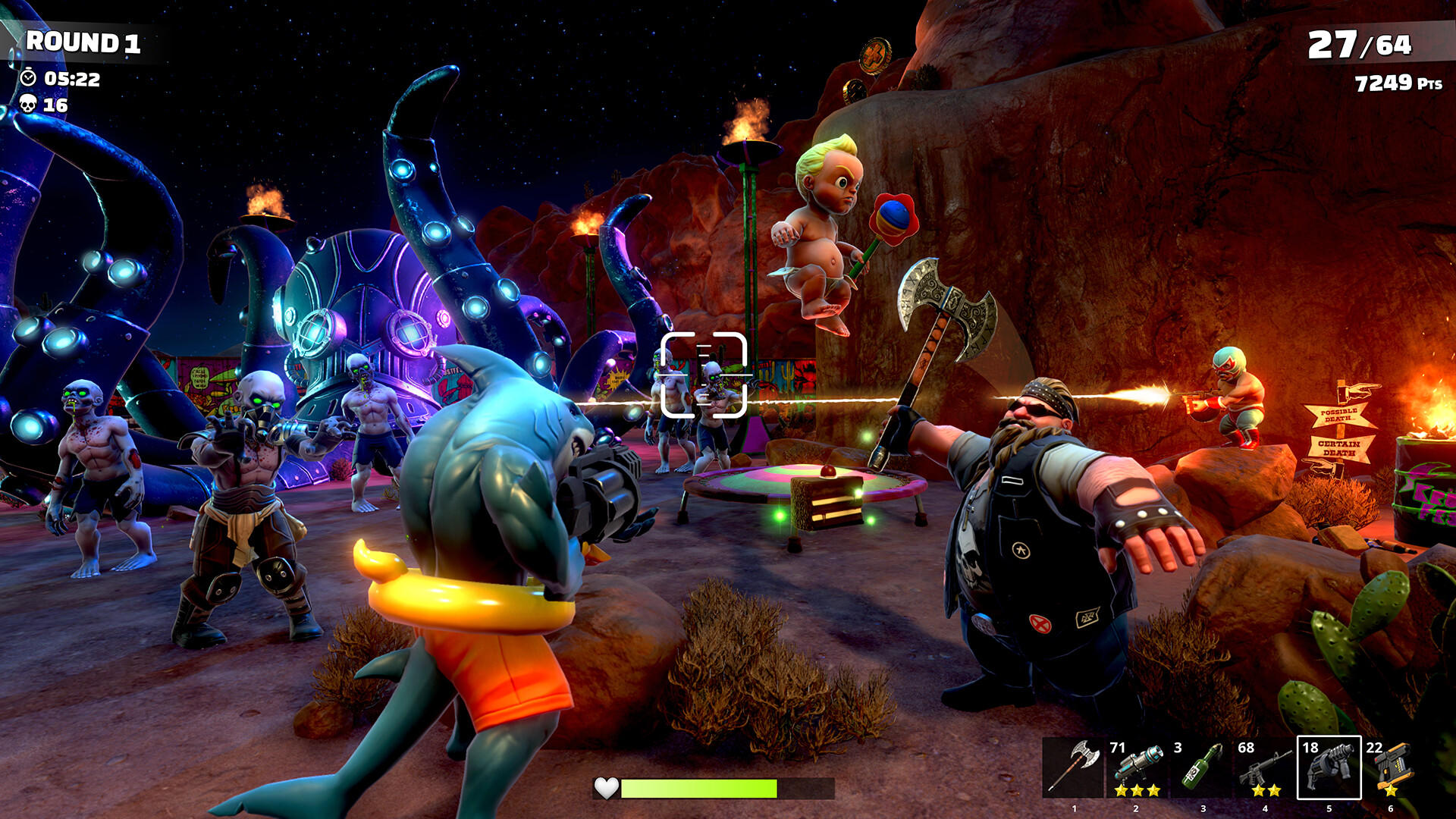Click the green health bar

698,789
